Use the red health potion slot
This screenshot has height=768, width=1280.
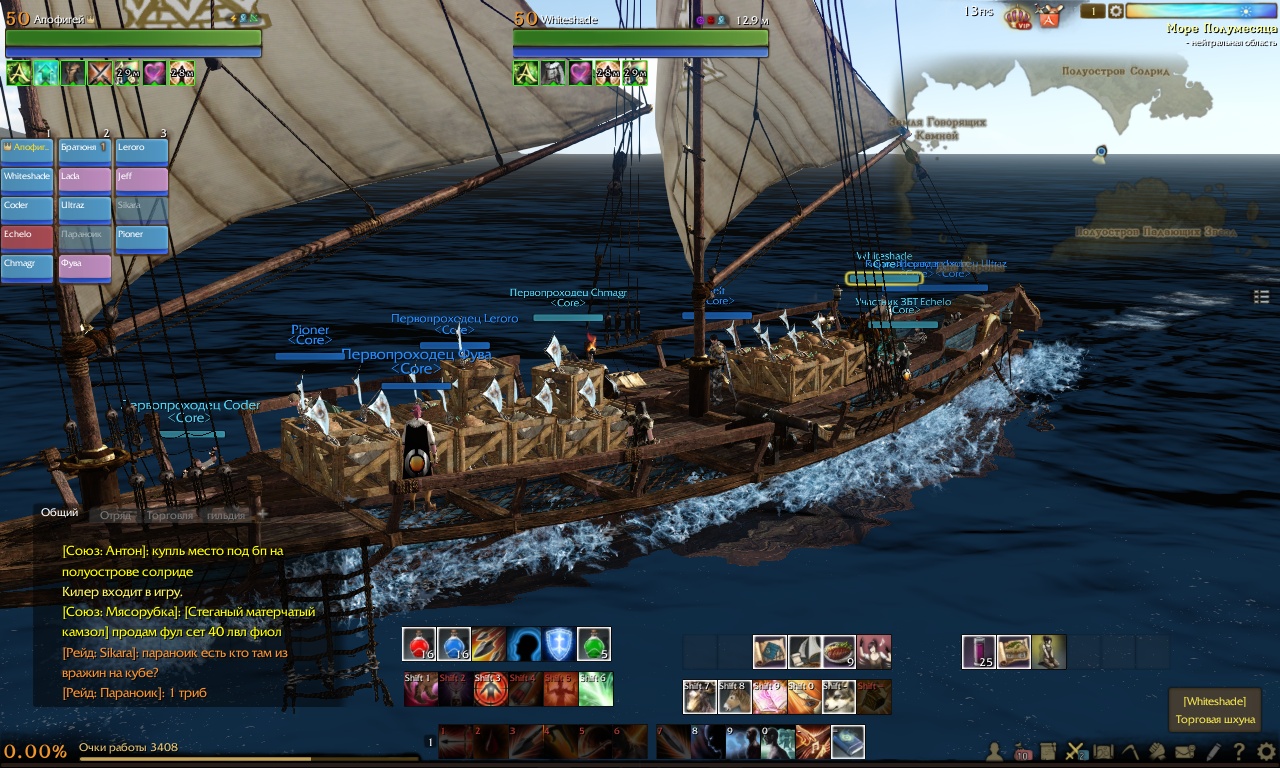point(419,645)
